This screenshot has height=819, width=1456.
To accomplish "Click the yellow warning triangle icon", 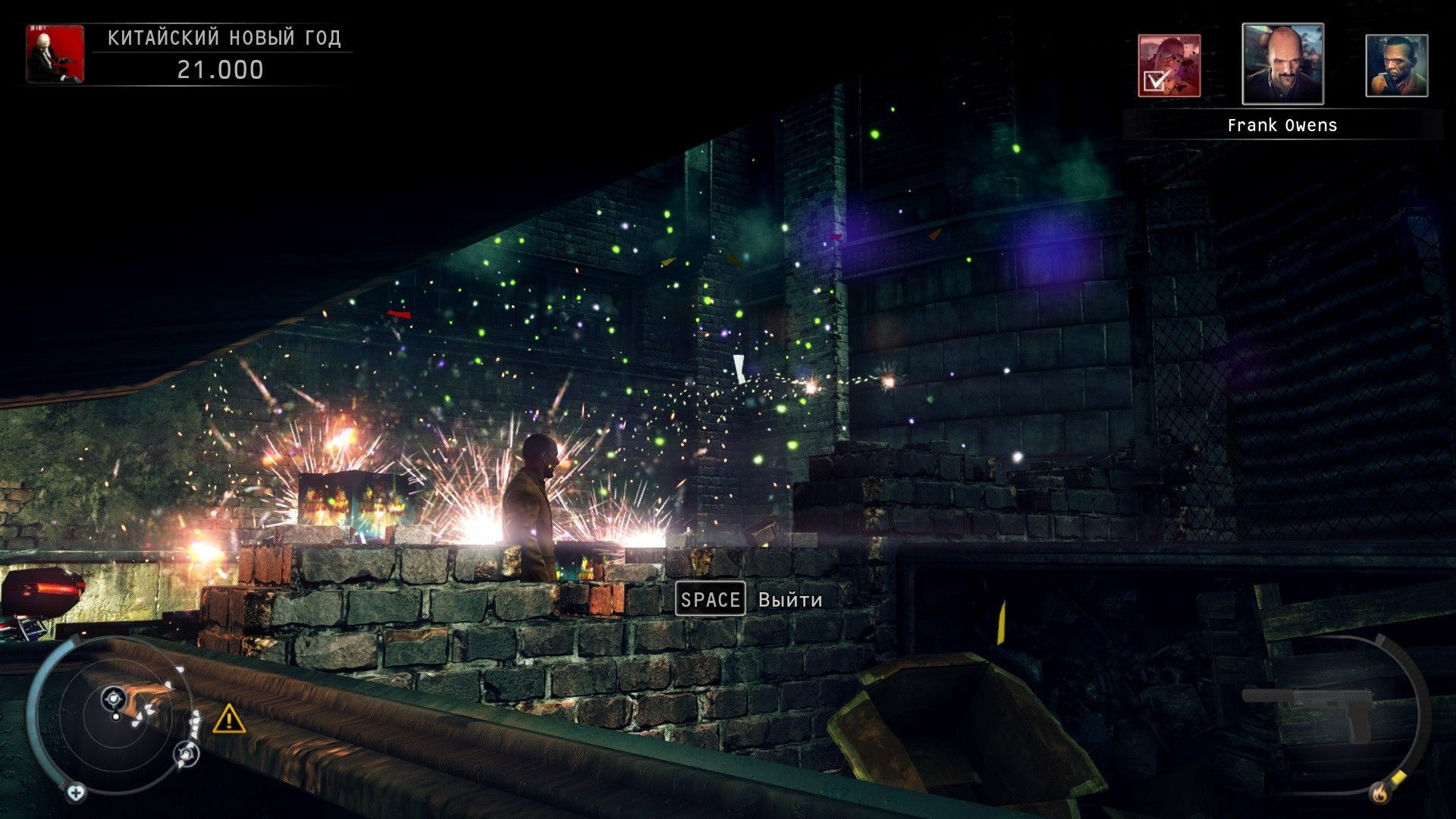I will [x=228, y=718].
